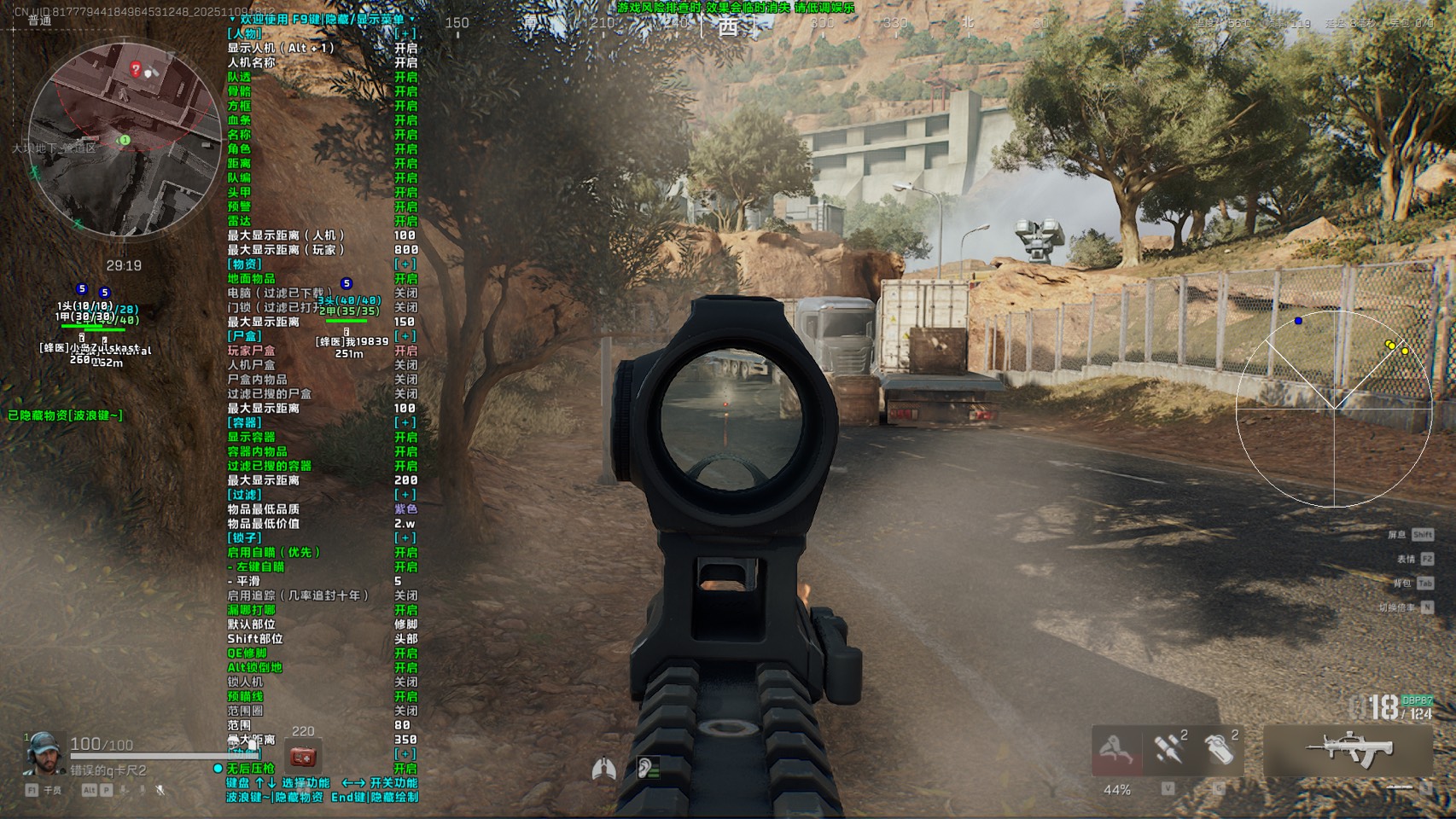Image resolution: width=1456 pixels, height=819 pixels.
Task: Activate the operator ability at 44% charge
Action: coord(1116,752)
